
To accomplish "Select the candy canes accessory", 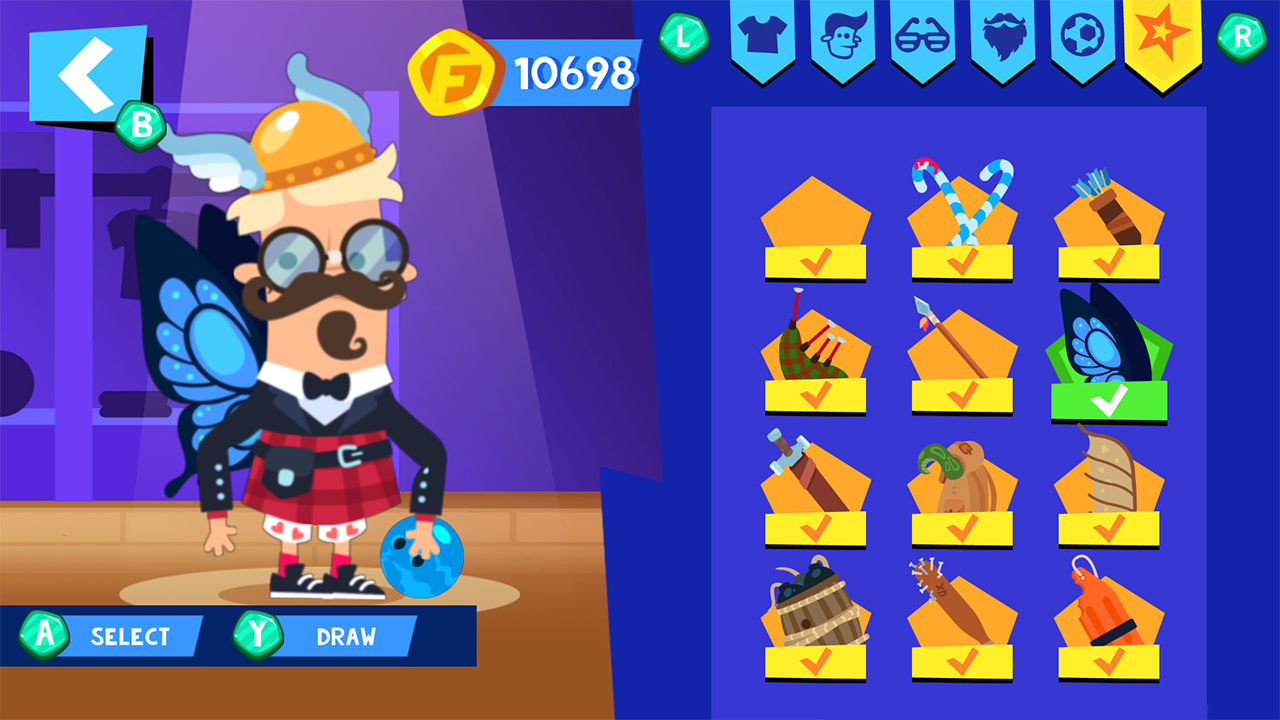I will click(x=961, y=215).
